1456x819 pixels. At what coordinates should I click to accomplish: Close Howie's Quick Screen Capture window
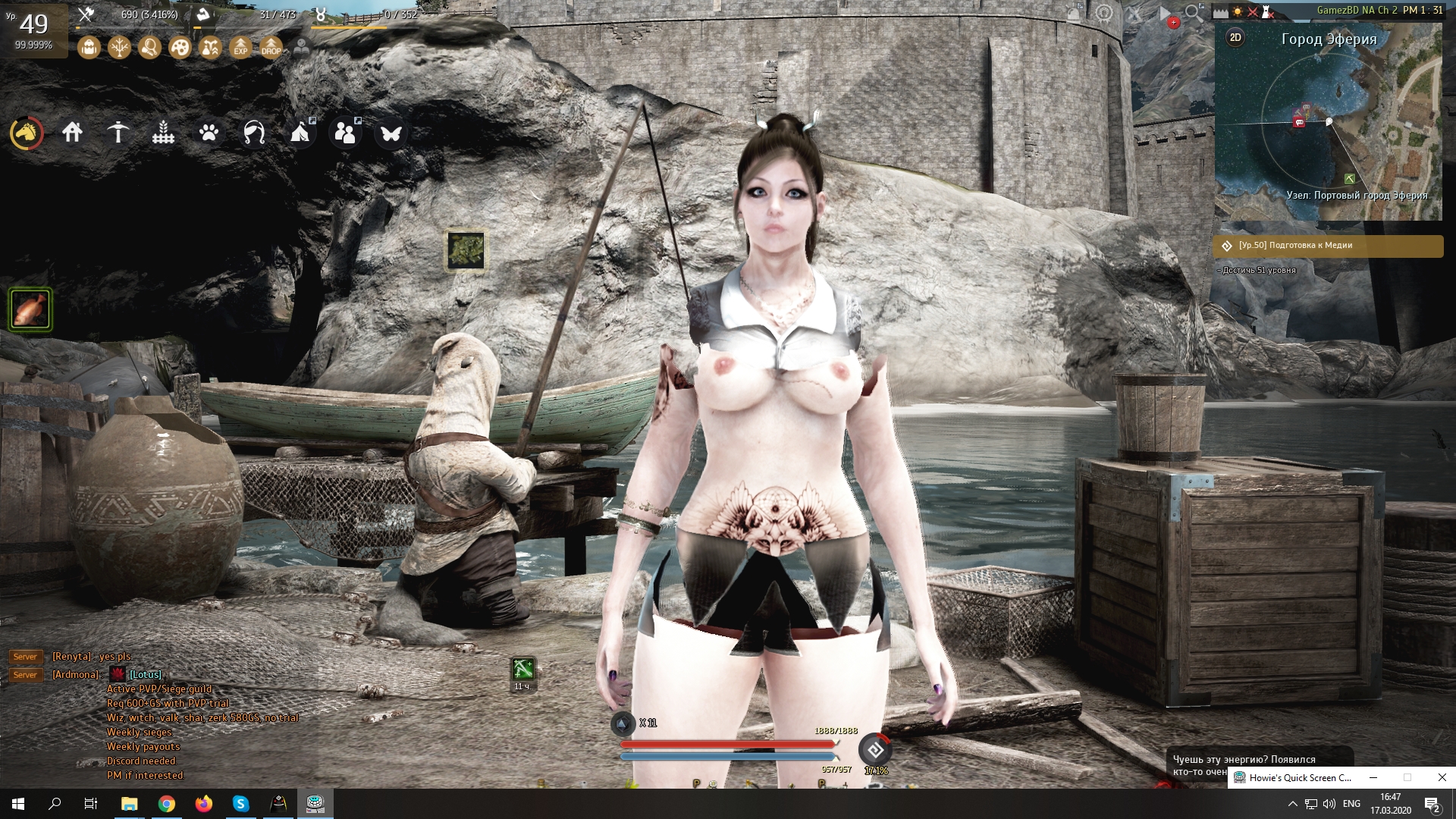(x=1442, y=777)
